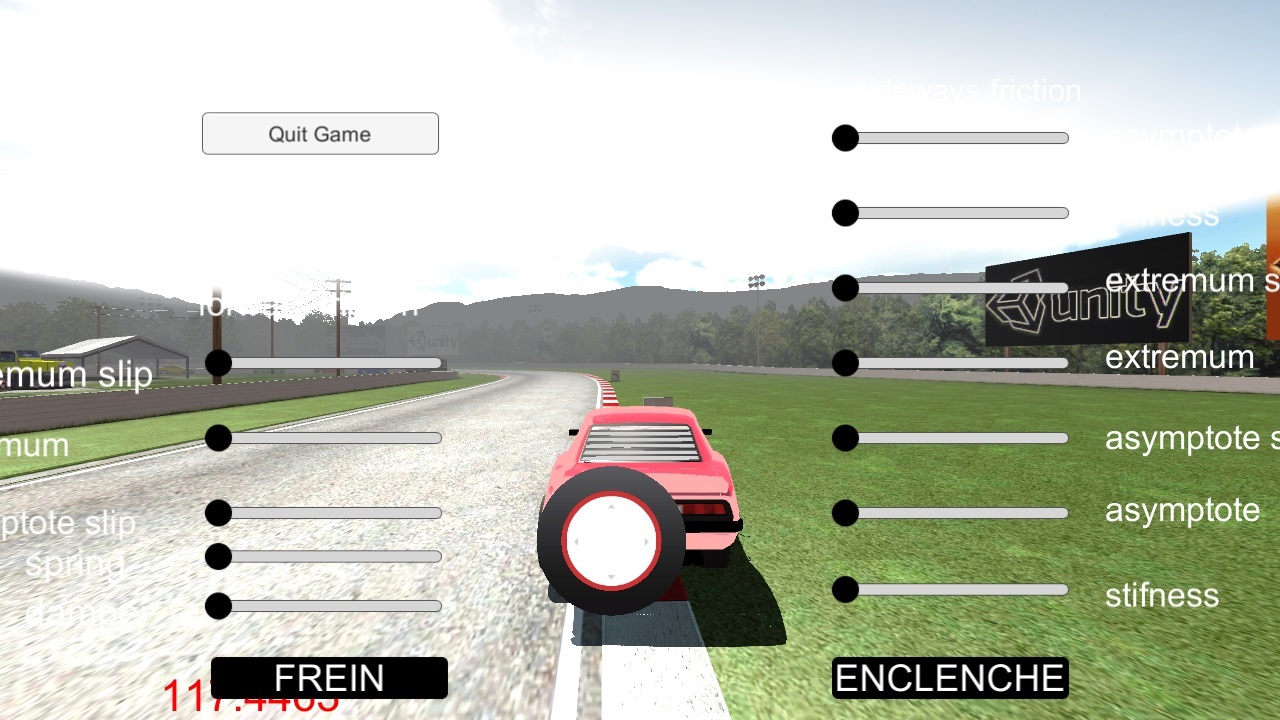Viewport: 1280px width, 720px height.
Task: Adjust the sideways friction stiffness slider
Action: tap(845, 213)
